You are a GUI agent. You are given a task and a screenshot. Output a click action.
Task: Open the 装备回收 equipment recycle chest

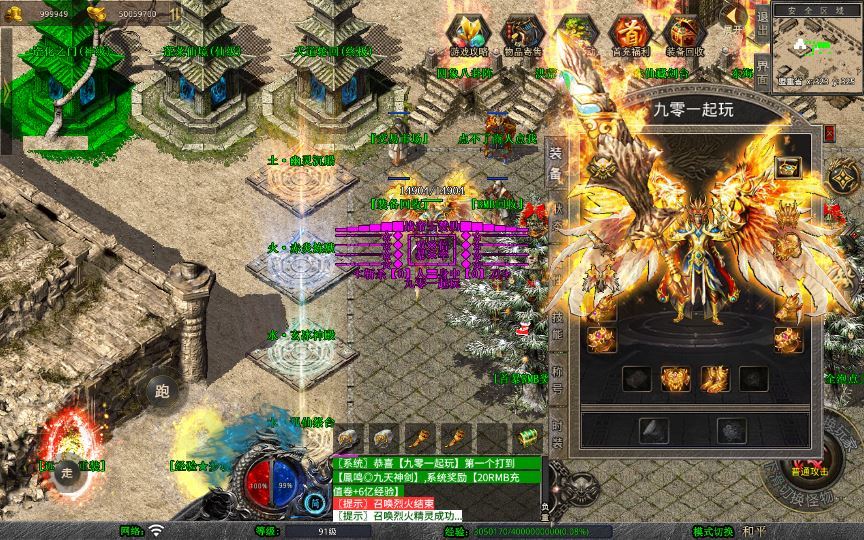[x=684, y=33]
